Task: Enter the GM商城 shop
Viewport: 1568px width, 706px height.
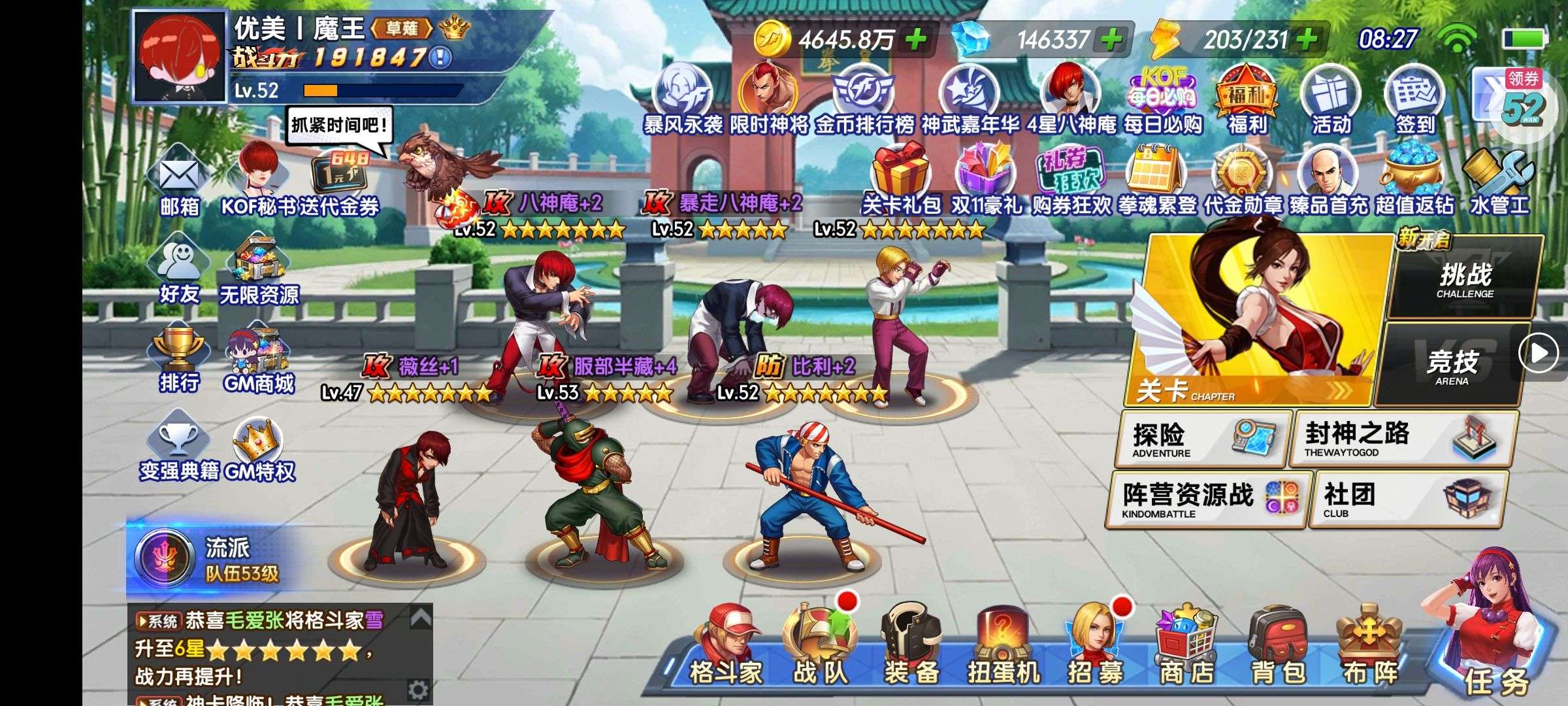Action: tap(259, 359)
